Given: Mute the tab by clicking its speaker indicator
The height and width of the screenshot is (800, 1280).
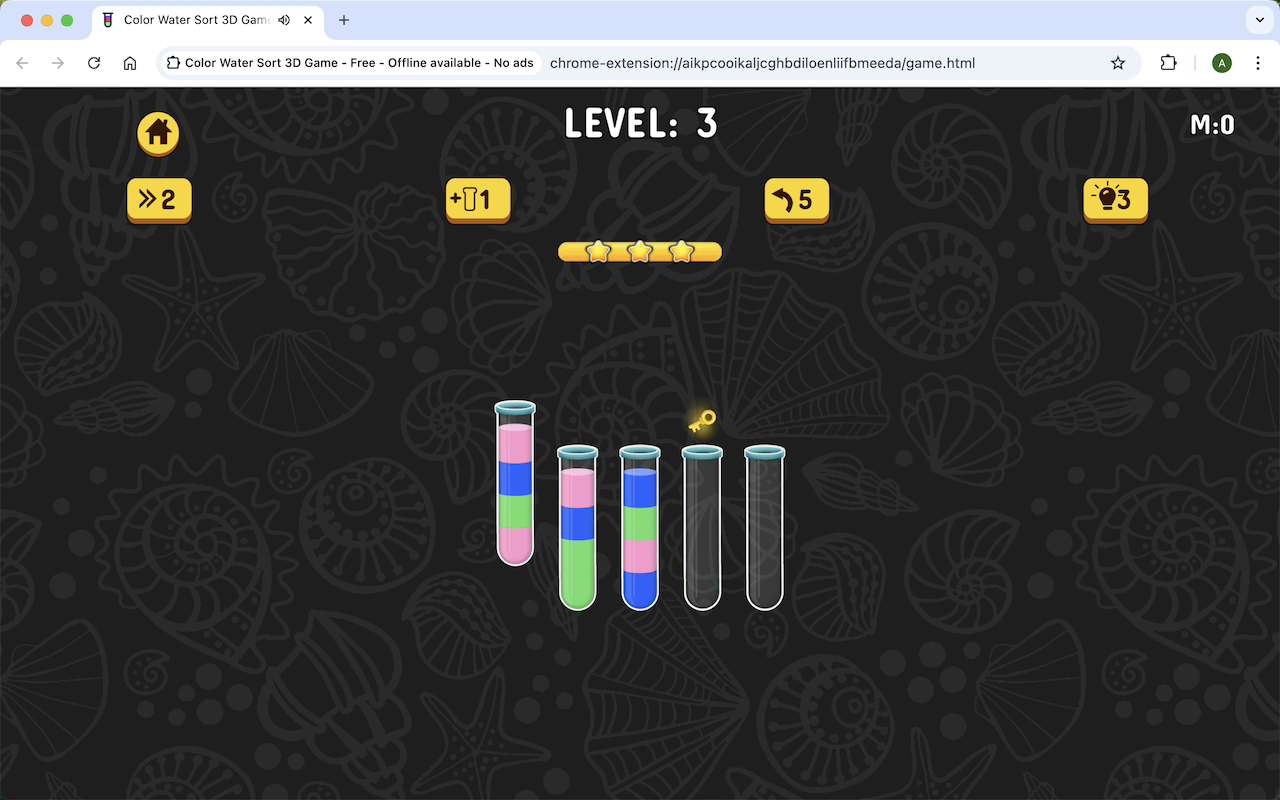Looking at the screenshot, I should [282, 20].
